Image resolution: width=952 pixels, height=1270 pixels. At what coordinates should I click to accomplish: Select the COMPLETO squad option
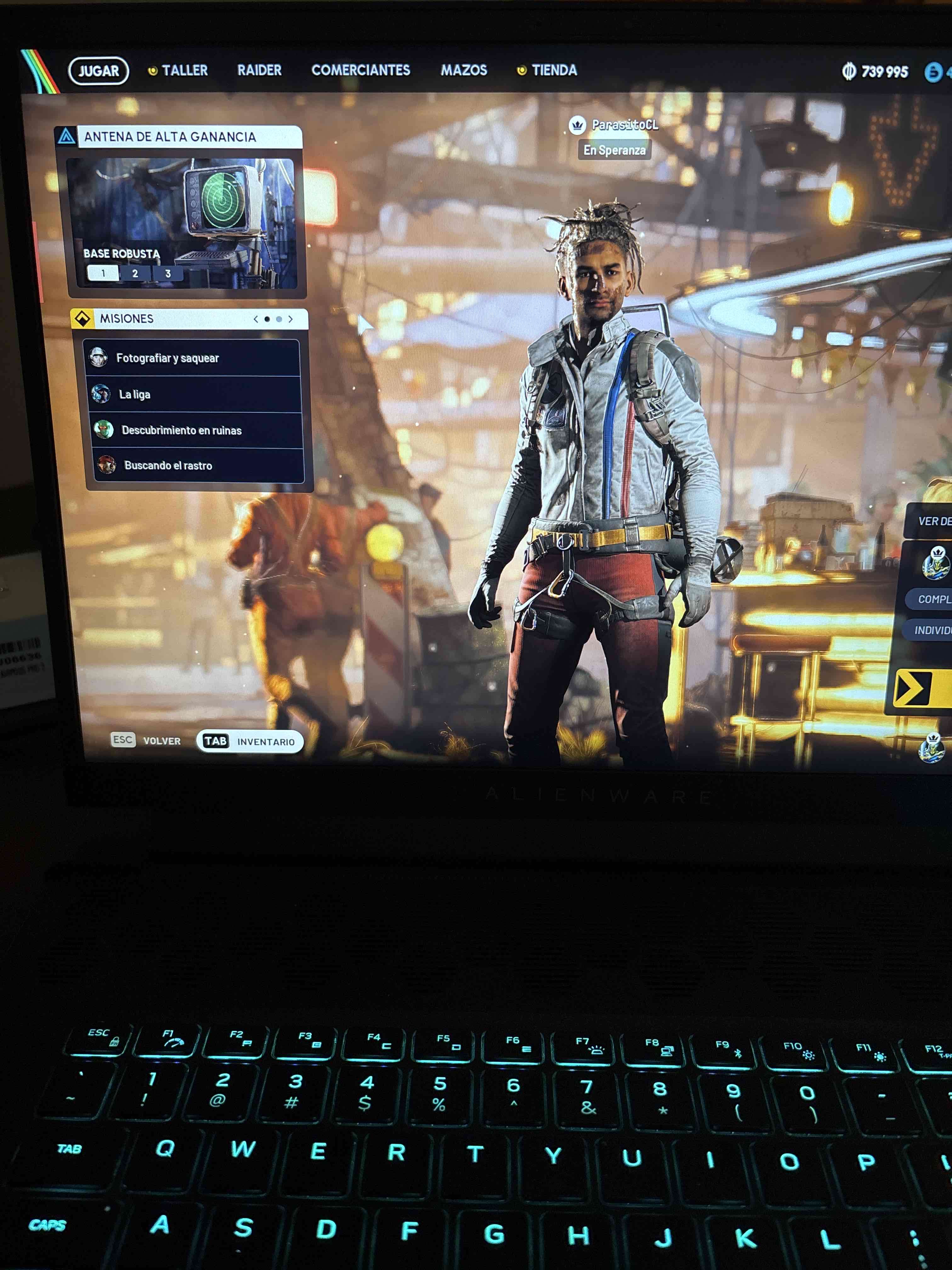point(934,599)
